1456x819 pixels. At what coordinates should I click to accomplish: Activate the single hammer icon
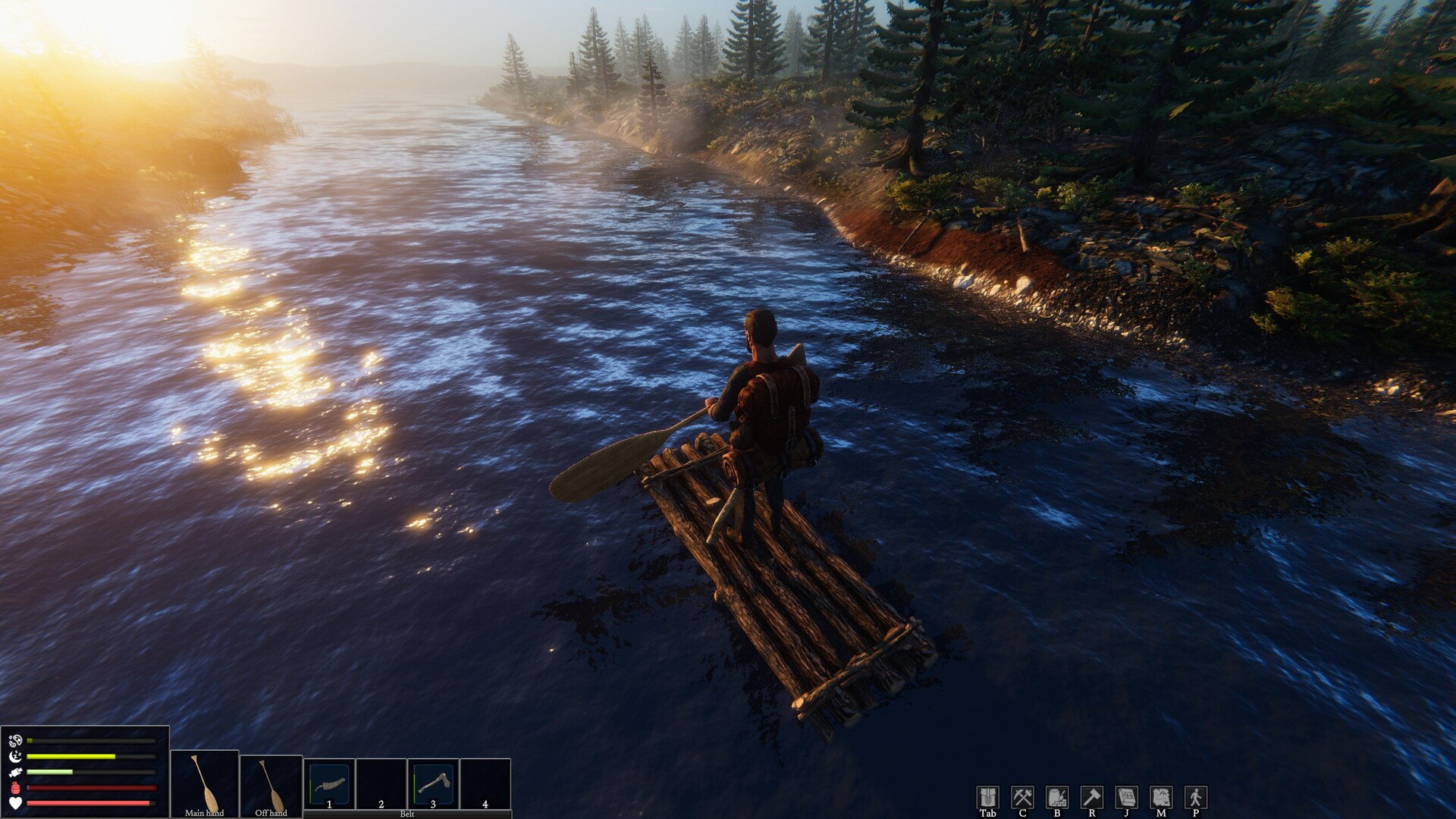1092,797
